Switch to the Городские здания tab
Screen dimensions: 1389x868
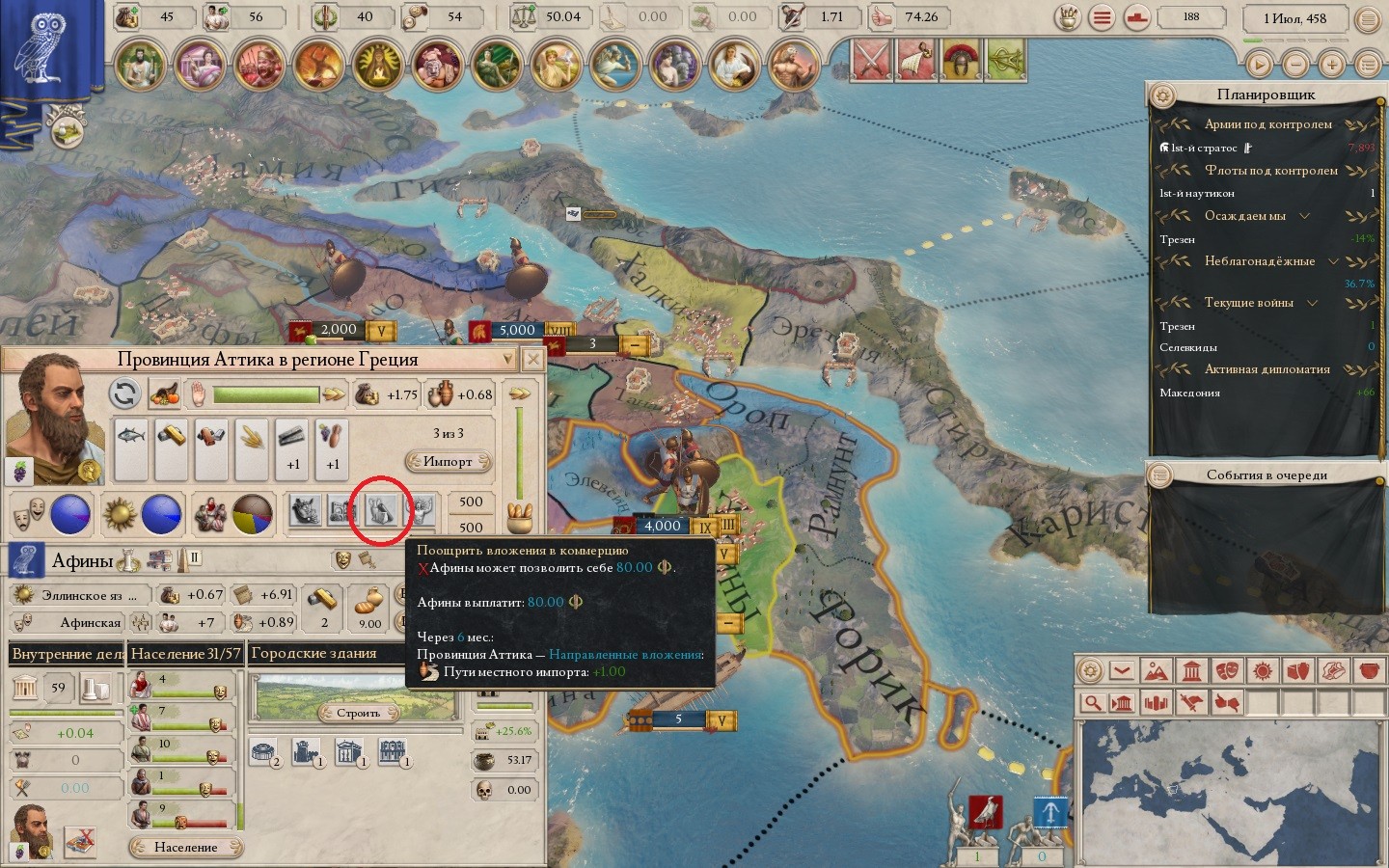point(314,653)
